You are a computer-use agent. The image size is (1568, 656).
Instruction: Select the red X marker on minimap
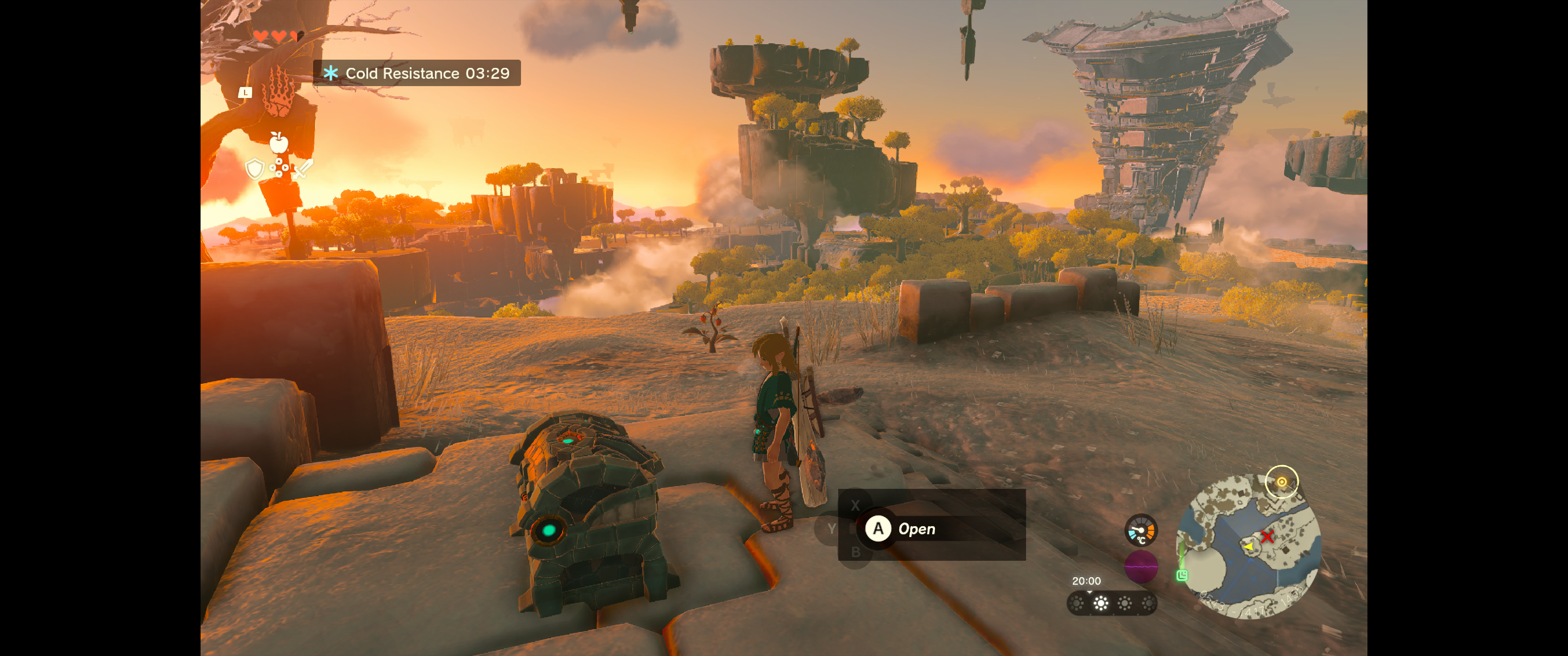[1267, 536]
